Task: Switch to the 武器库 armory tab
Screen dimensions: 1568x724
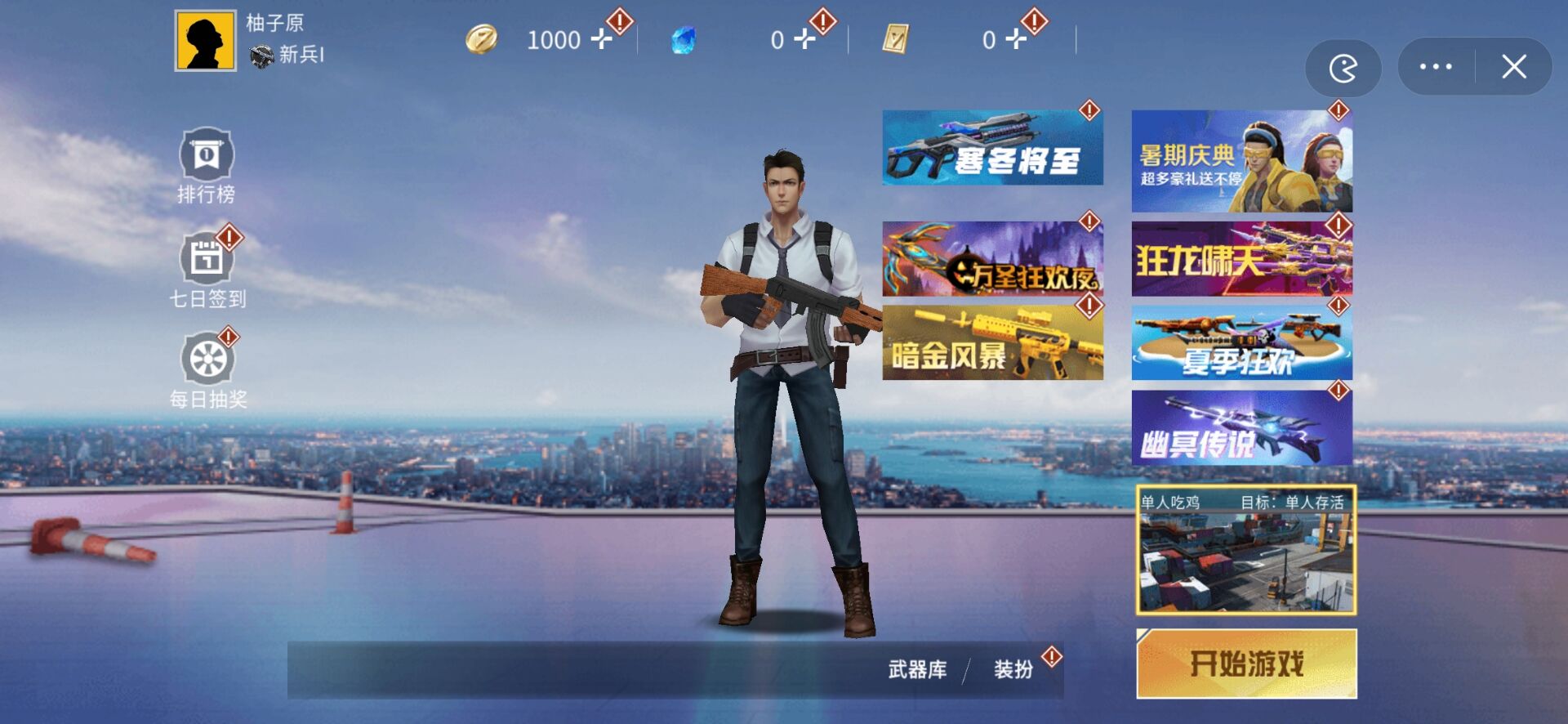Action: [916, 670]
